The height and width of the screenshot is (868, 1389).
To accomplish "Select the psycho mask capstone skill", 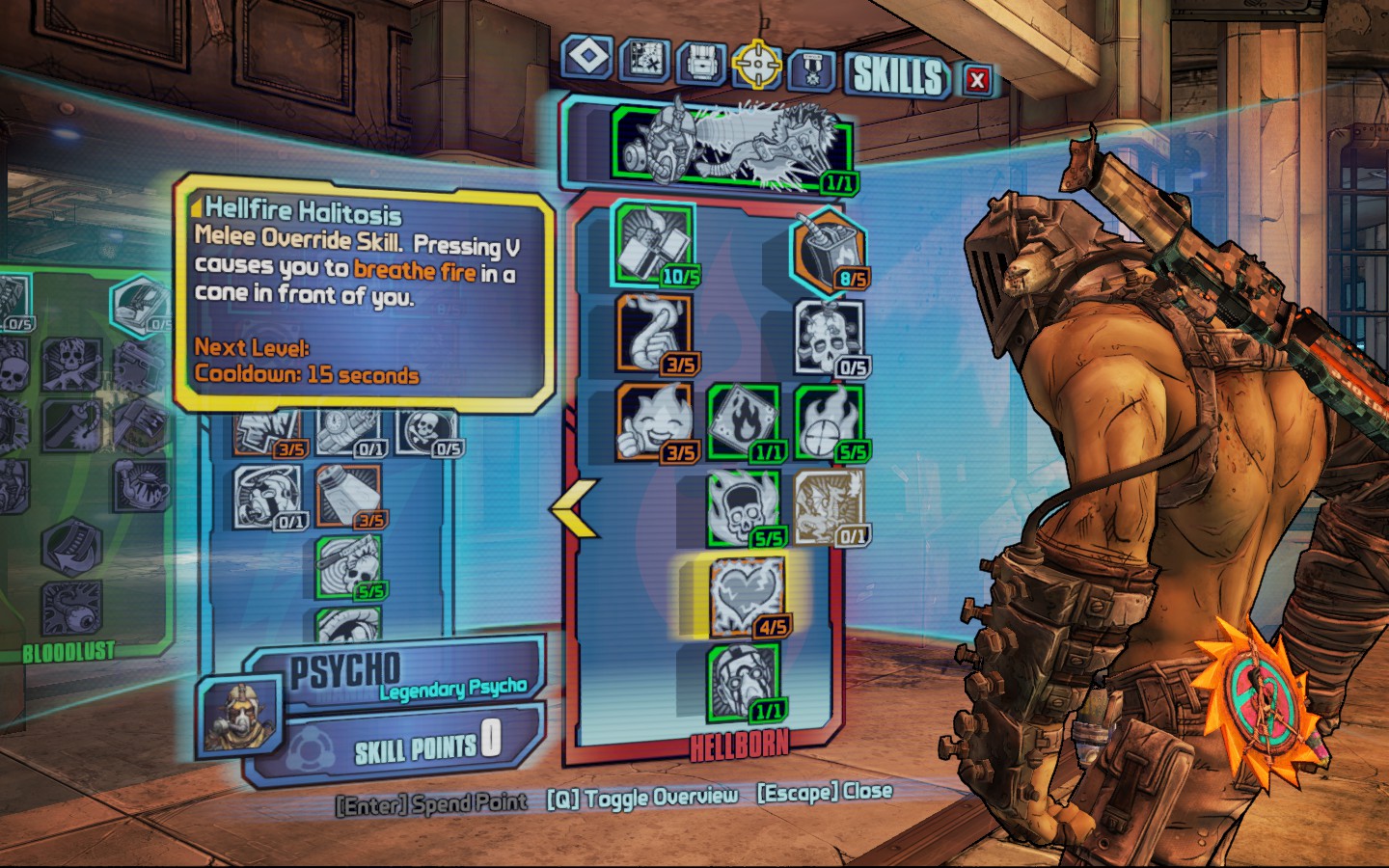I will [x=744, y=682].
